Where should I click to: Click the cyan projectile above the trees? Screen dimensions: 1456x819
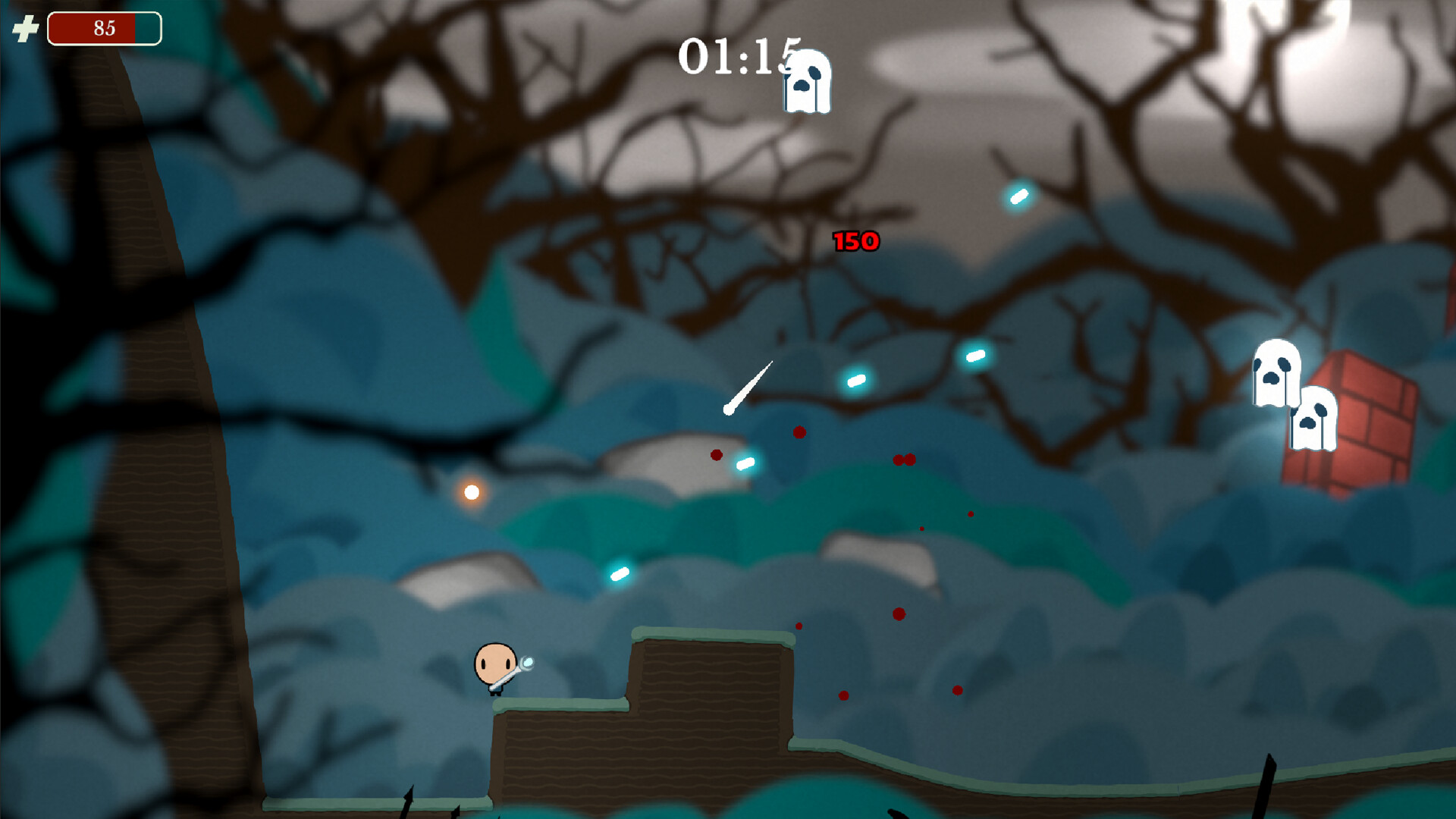(1018, 196)
